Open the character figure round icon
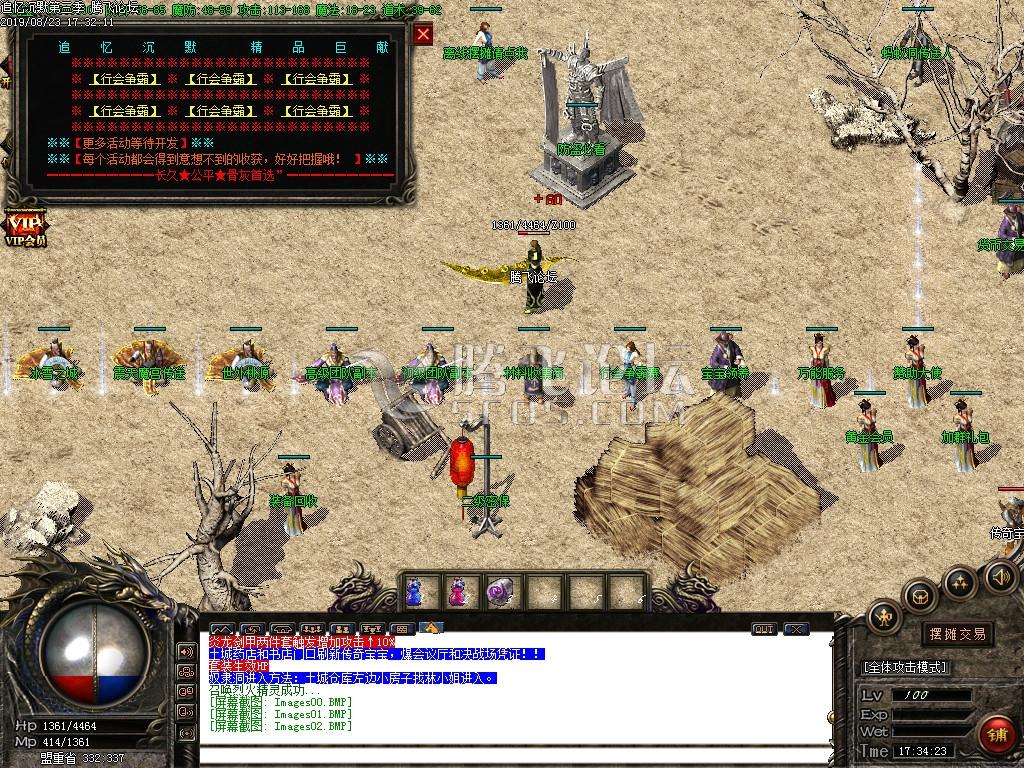The height and width of the screenshot is (768, 1024). tap(885, 617)
